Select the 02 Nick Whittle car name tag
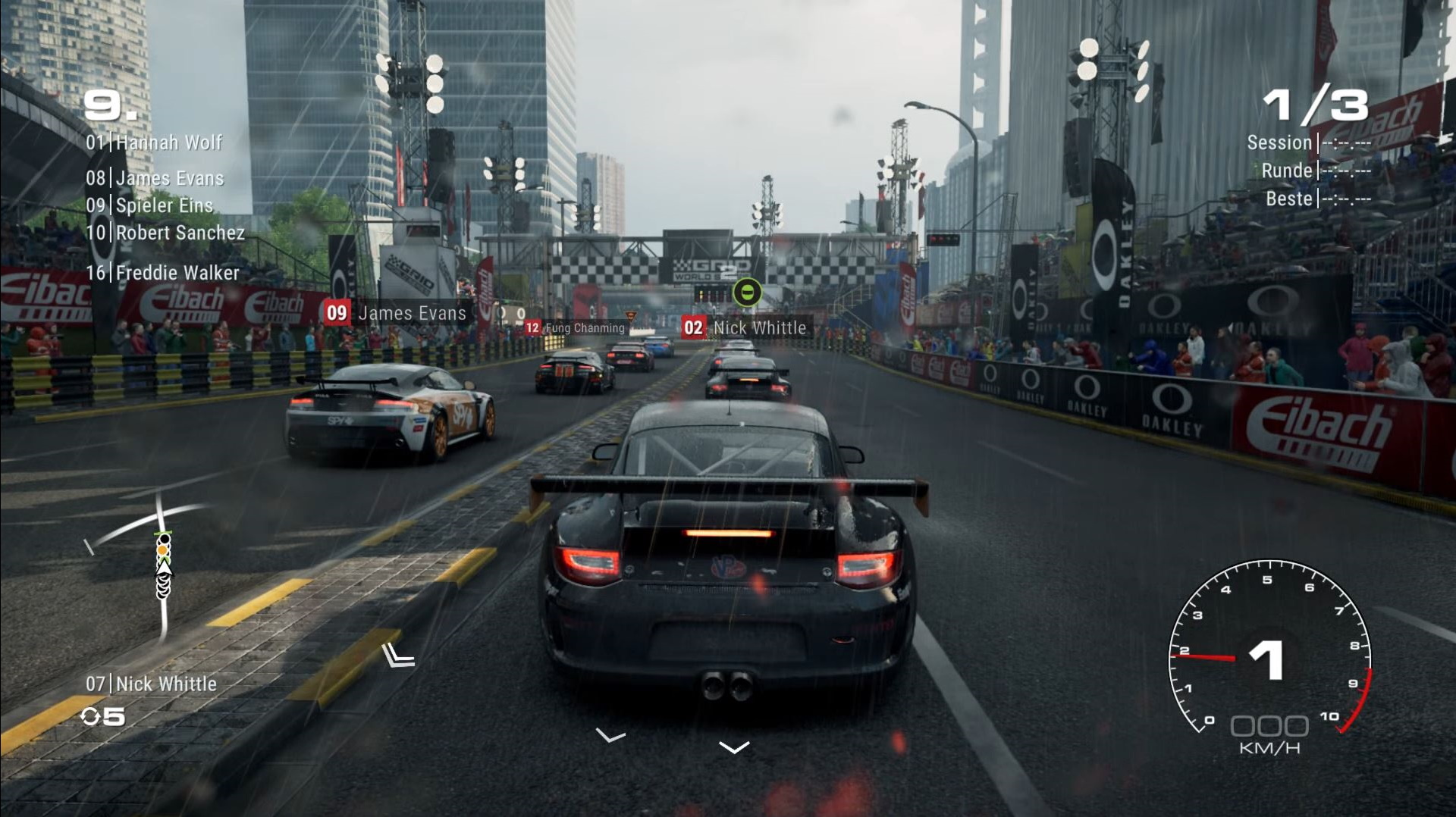1456x817 pixels. click(746, 327)
